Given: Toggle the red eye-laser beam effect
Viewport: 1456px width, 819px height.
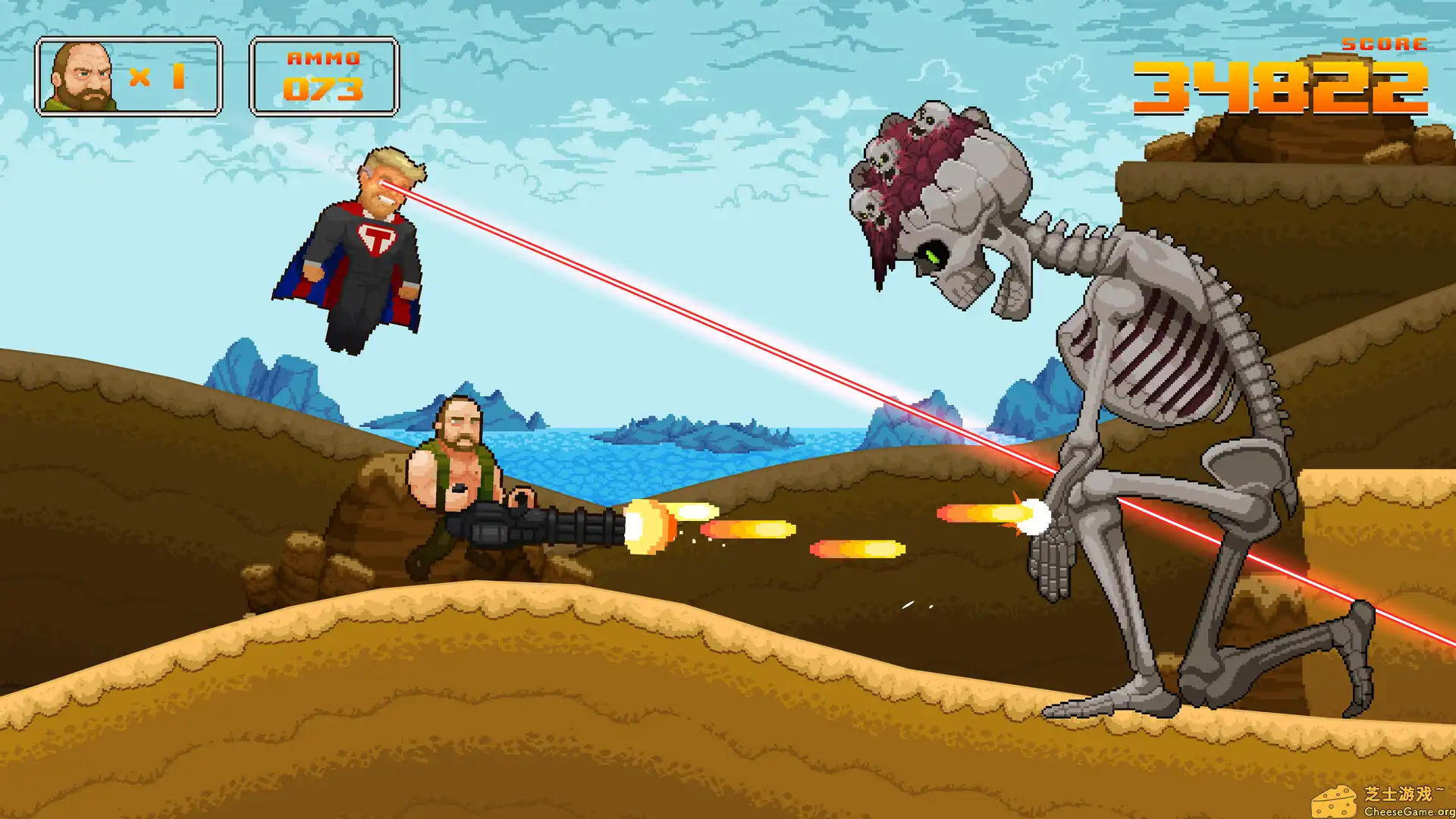Looking at the screenshot, I should click(682, 303).
